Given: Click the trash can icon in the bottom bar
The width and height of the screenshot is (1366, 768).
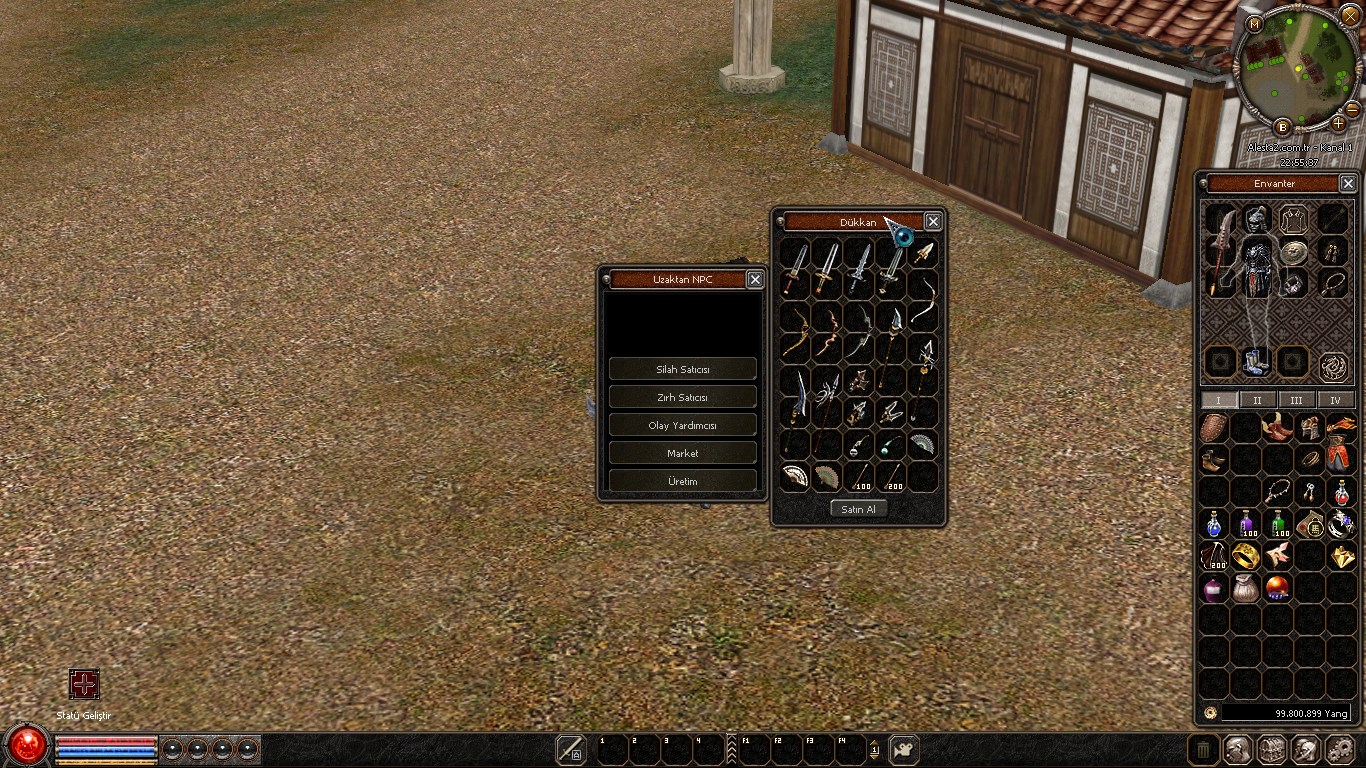Looking at the screenshot, I should (1204, 749).
